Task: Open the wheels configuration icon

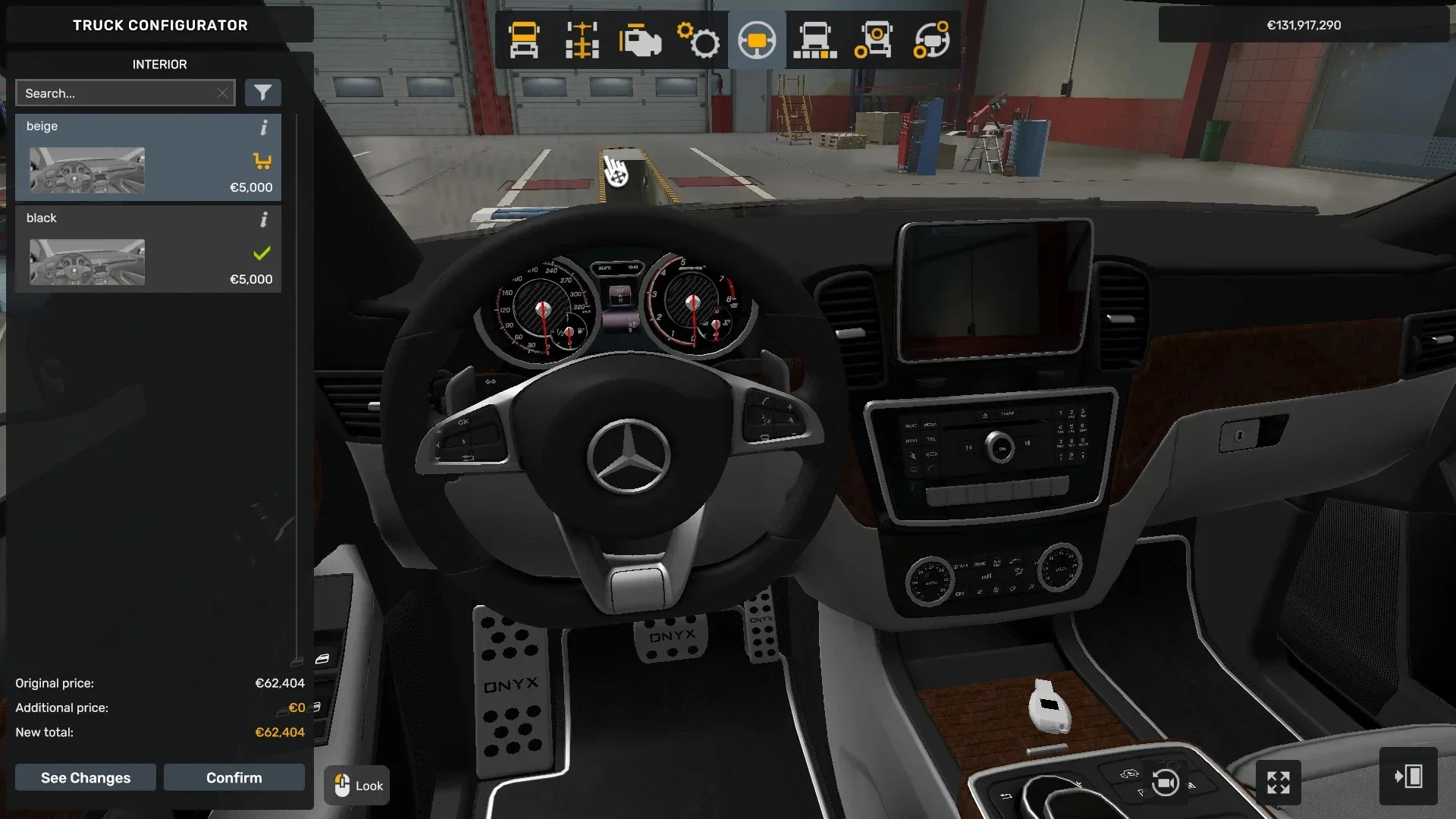Action: coord(873,39)
